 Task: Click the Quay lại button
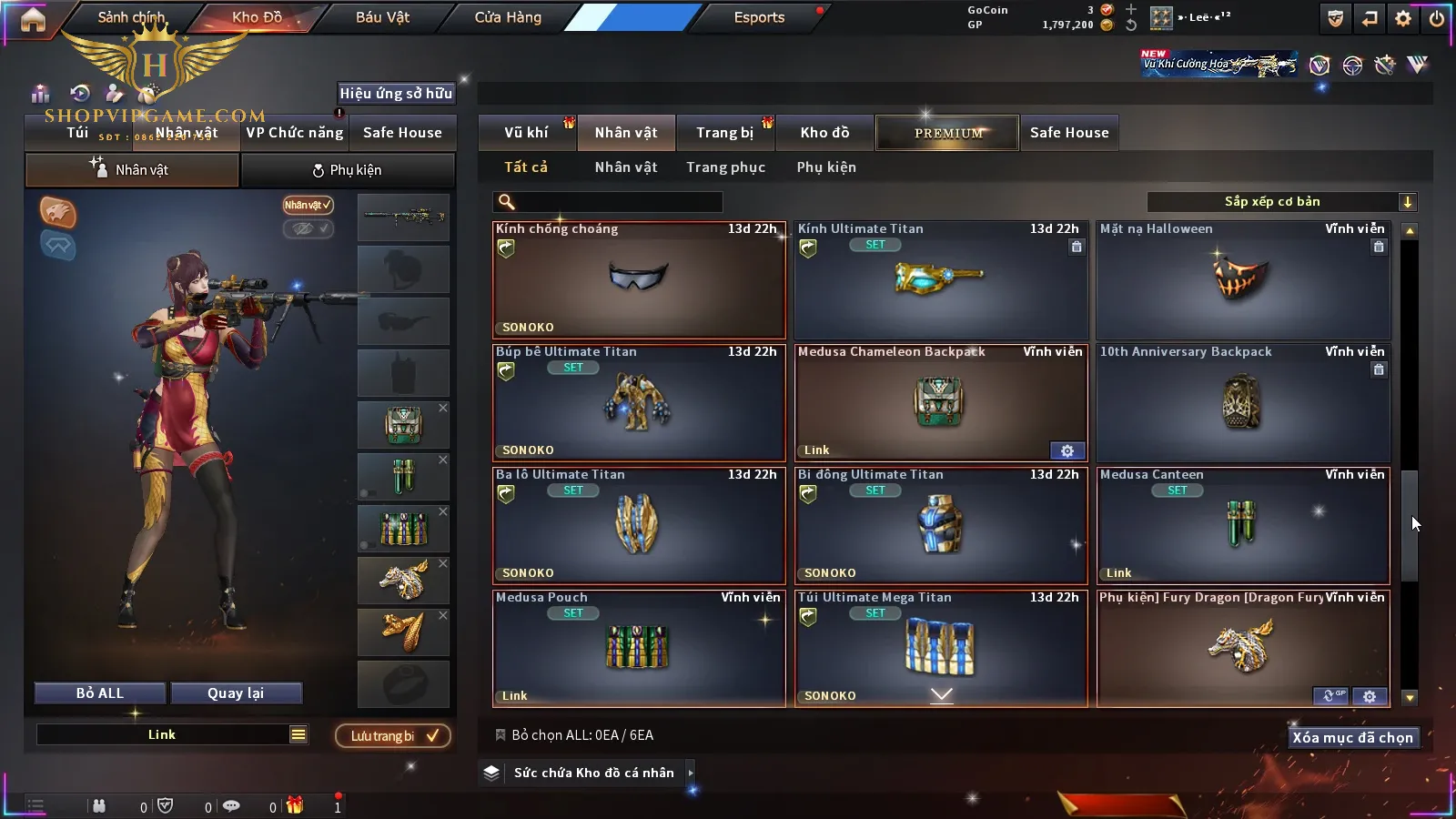coord(236,693)
